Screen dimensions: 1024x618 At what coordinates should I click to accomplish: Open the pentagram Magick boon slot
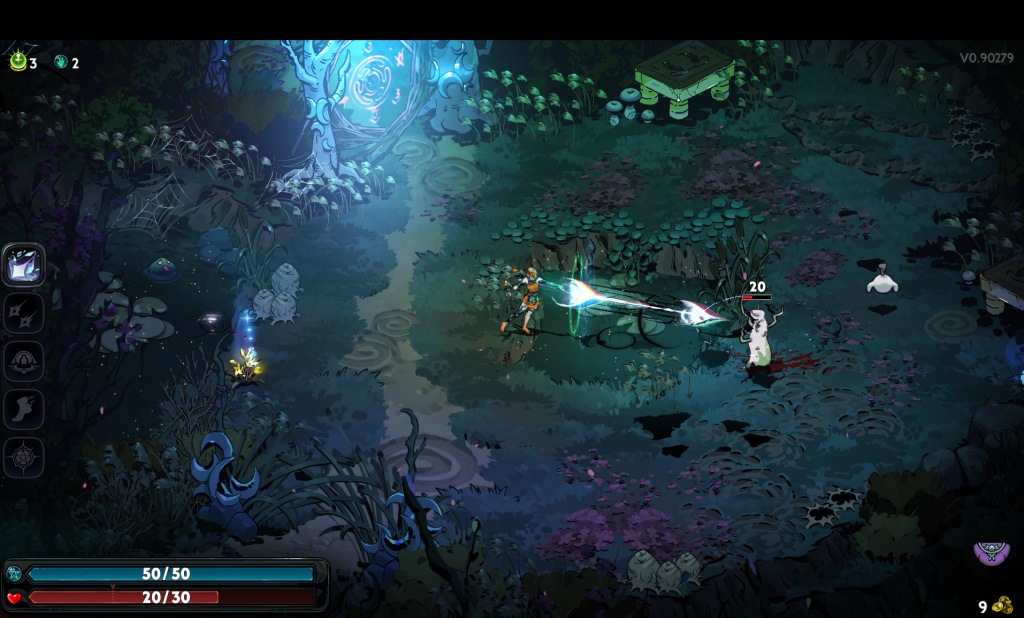click(x=23, y=457)
